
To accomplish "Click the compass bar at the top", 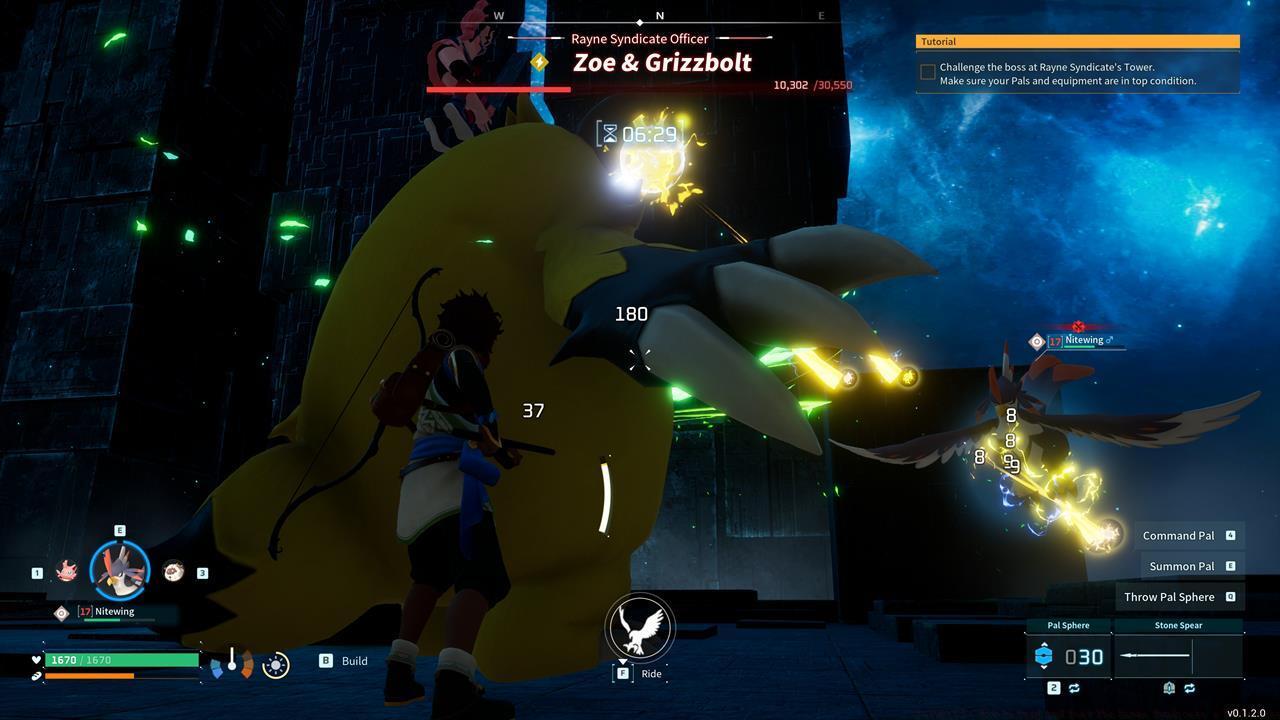I will pyautogui.click(x=659, y=17).
